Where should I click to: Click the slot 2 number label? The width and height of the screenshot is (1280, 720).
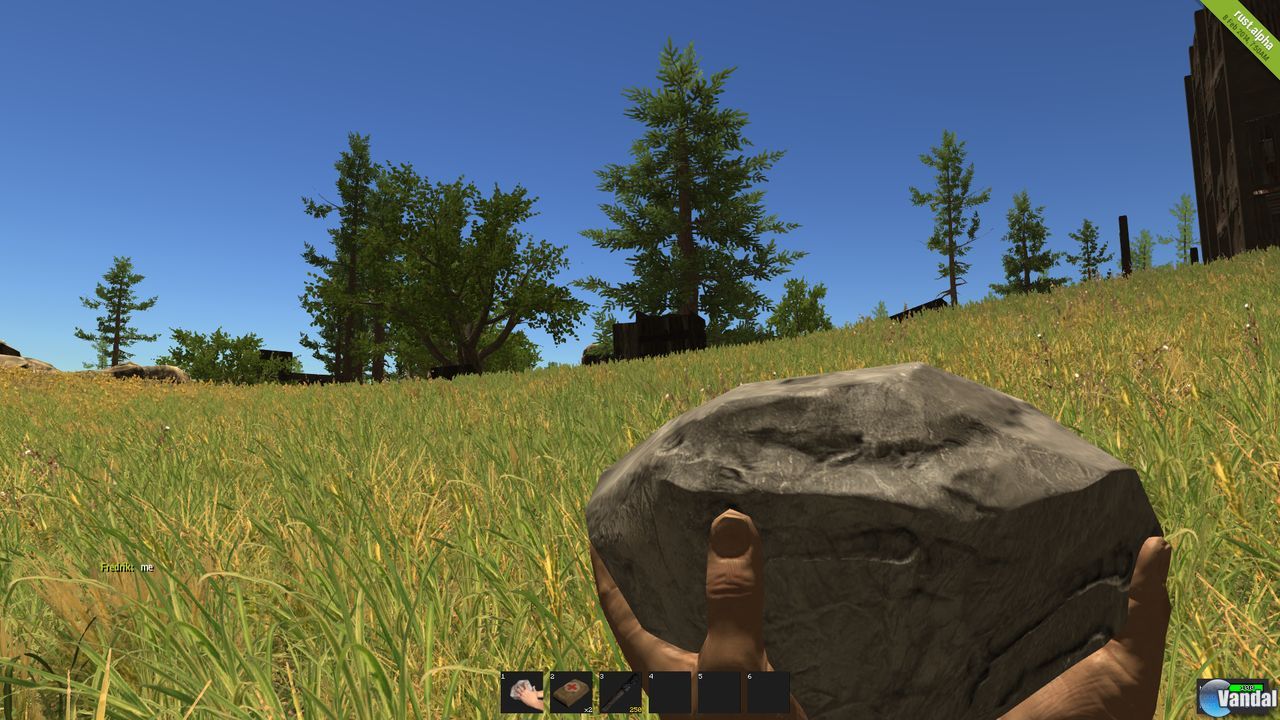point(551,677)
